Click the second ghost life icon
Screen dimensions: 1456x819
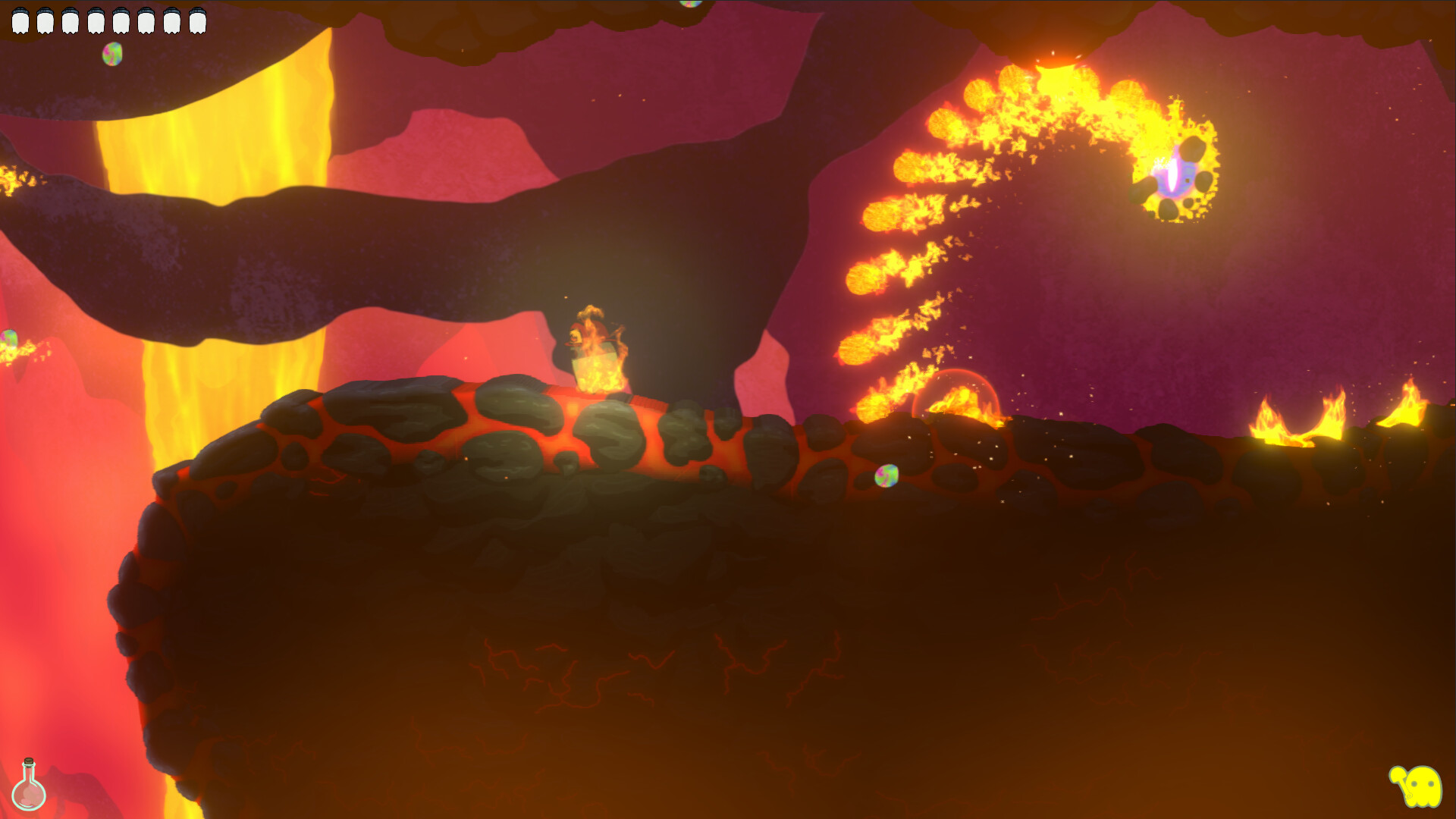tap(46, 20)
